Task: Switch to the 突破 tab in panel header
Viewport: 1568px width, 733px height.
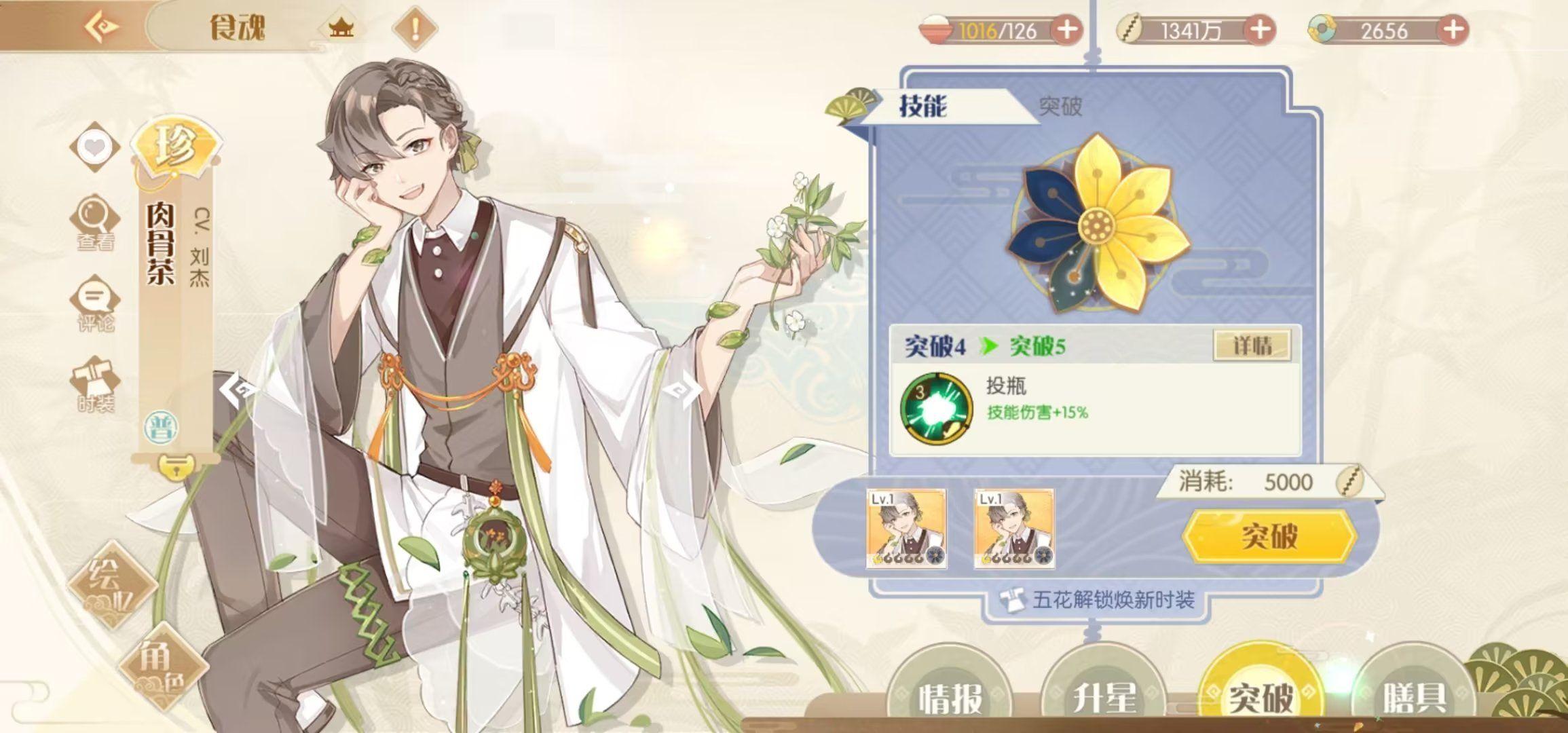Action: (x=1060, y=107)
